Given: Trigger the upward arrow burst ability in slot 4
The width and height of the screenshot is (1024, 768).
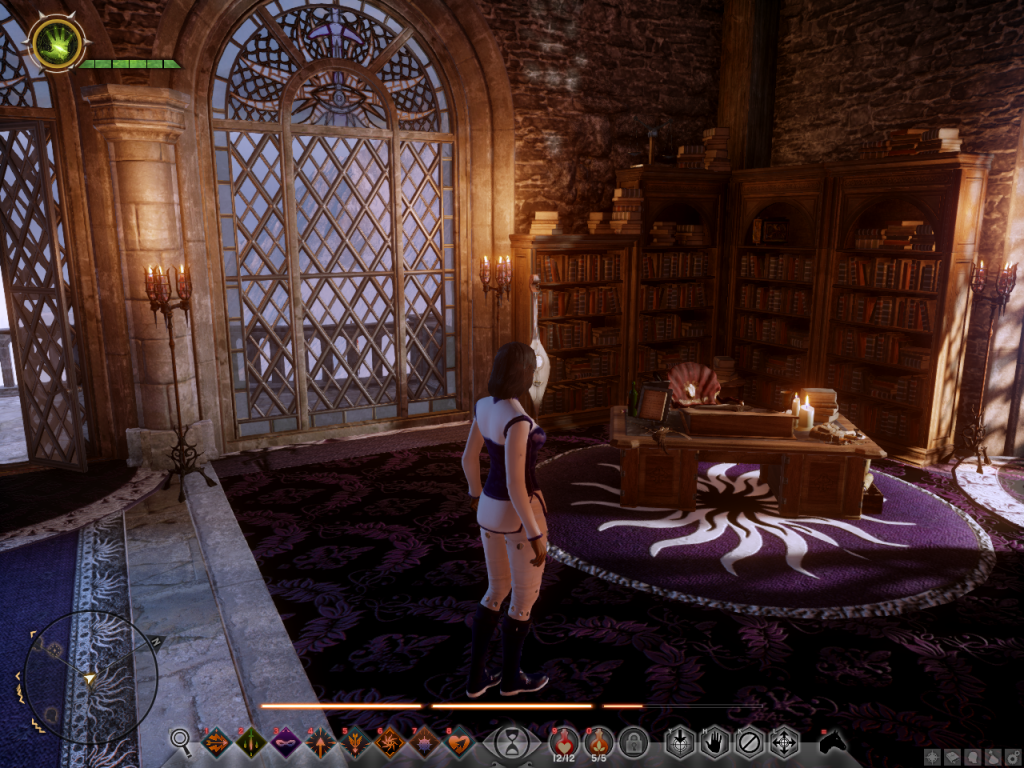Looking at the screenshot, I should 321,742.
